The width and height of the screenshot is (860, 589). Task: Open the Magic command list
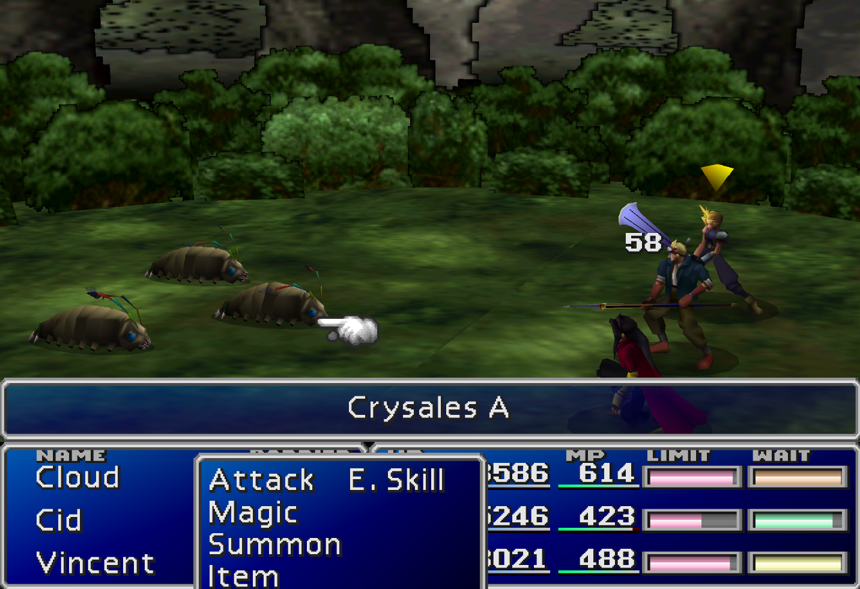click(253, 513)
